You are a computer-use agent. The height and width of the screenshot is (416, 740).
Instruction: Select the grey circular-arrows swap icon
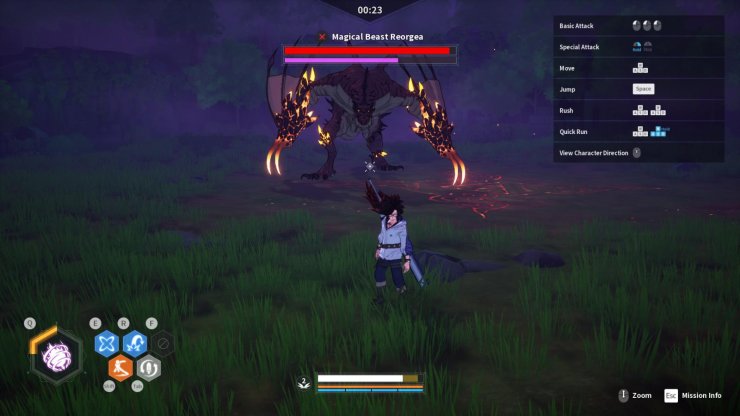point(148,367)
